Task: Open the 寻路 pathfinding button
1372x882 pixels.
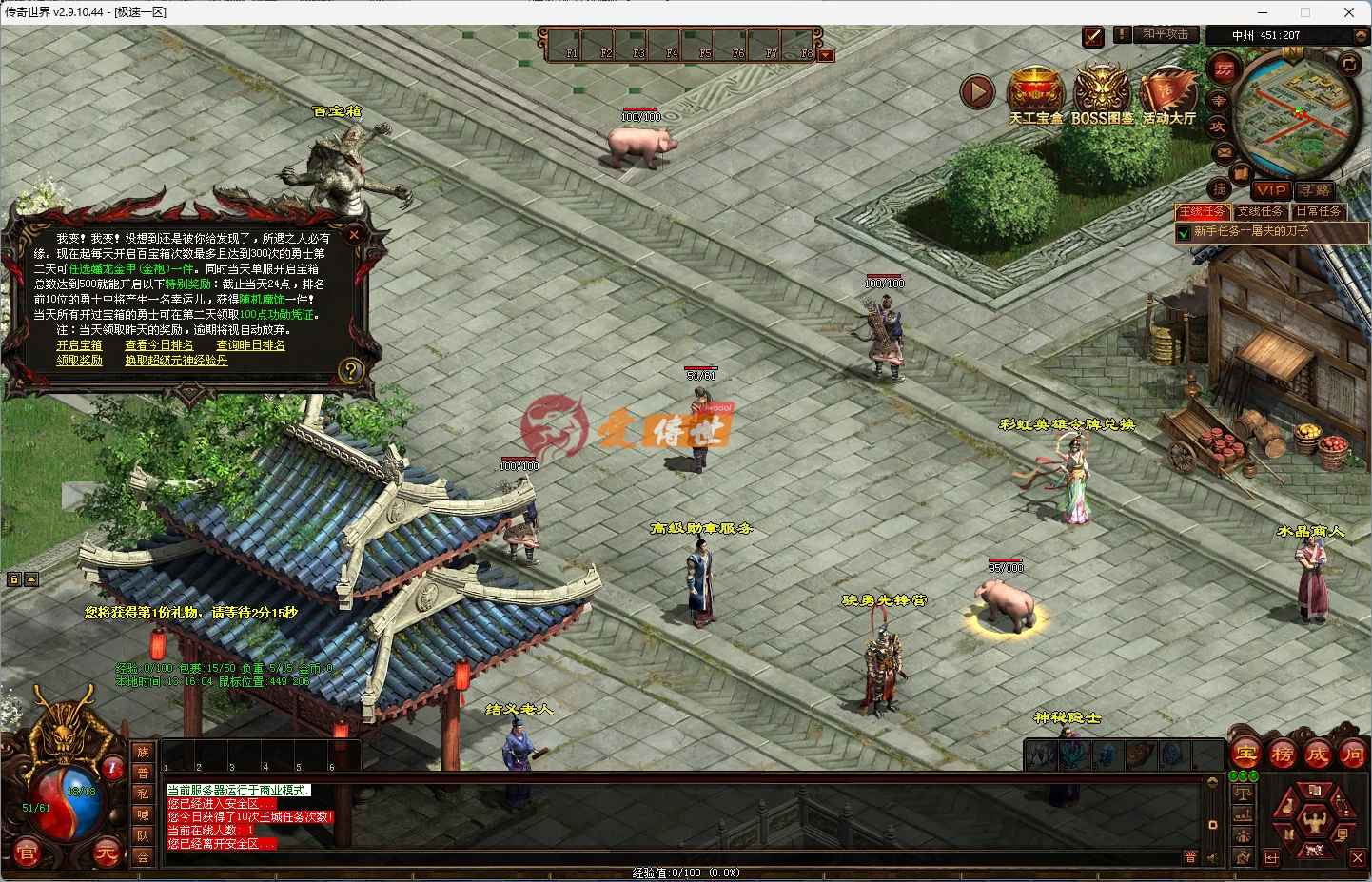Action: pyautogui.click(x=1316, y=189)
